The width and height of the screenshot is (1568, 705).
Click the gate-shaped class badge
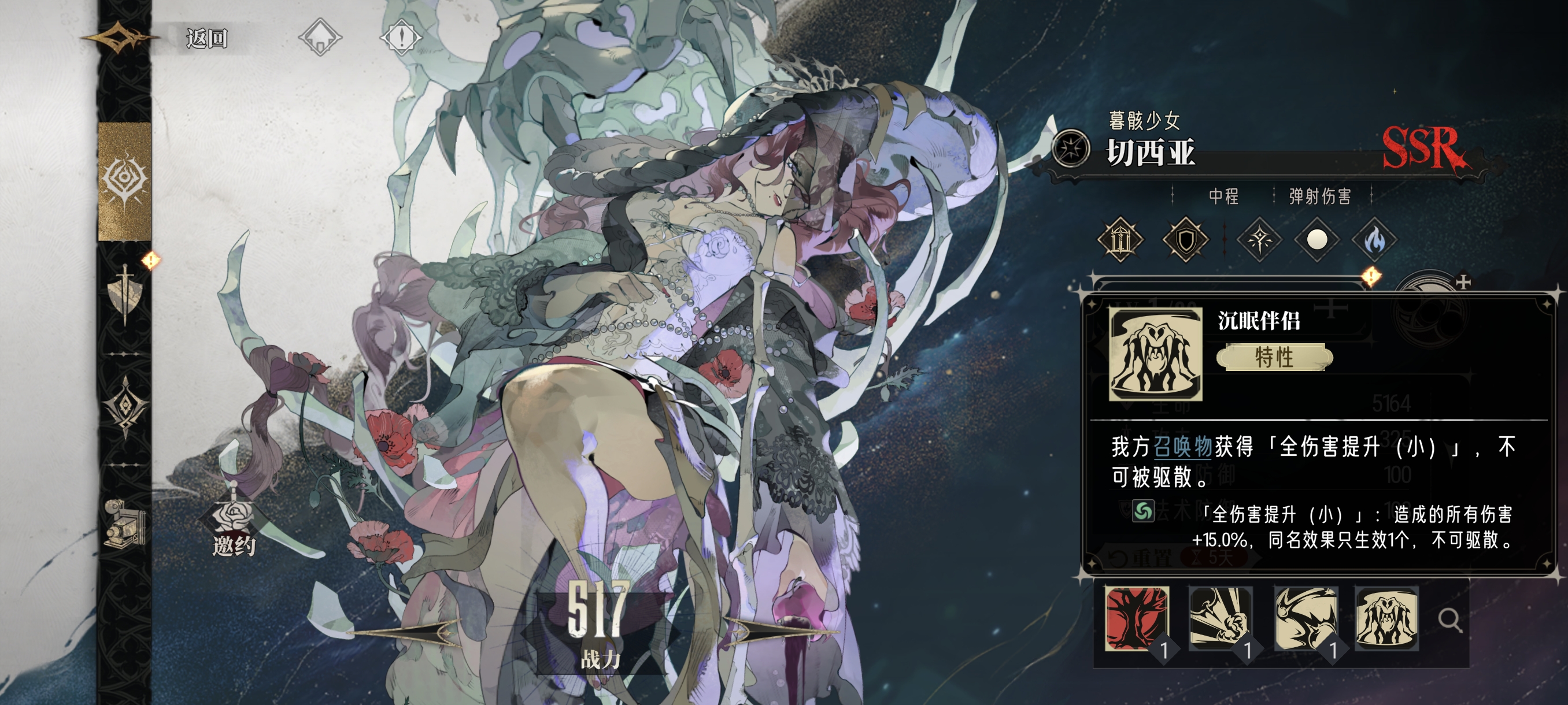1120,240
